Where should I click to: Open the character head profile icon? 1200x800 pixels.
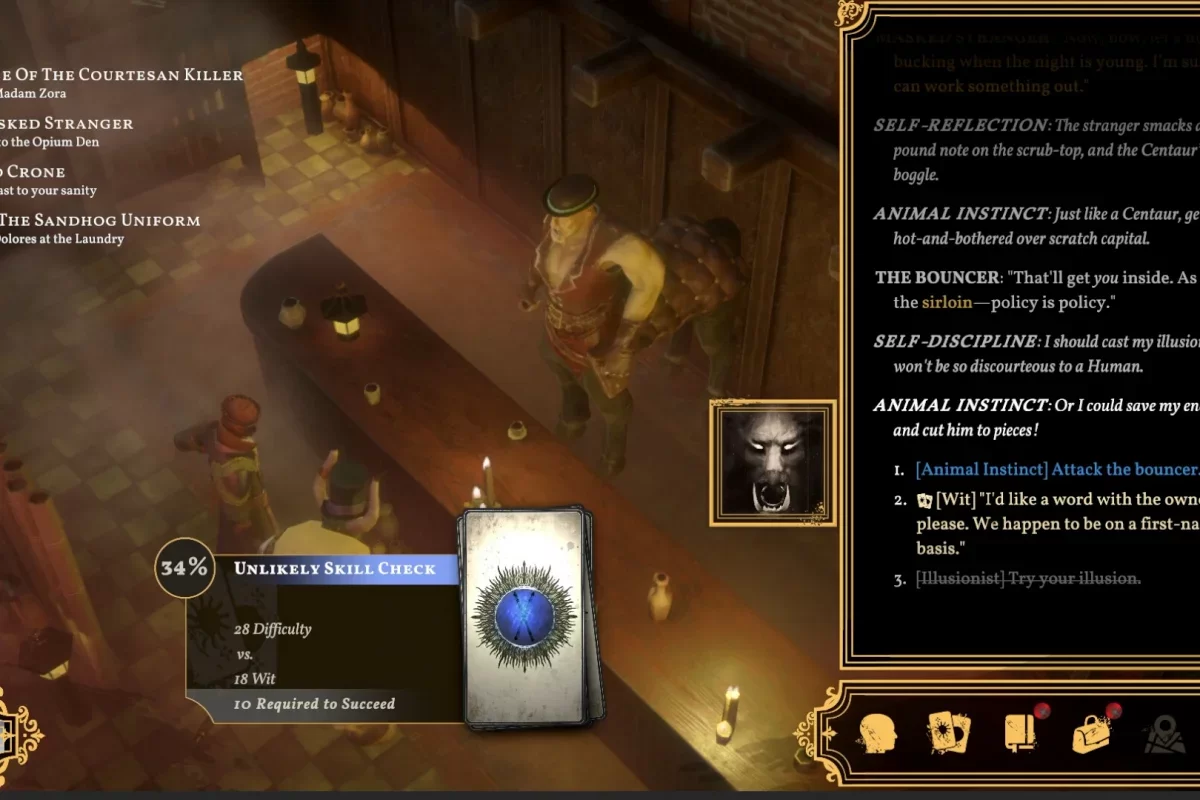coord(877,733)
